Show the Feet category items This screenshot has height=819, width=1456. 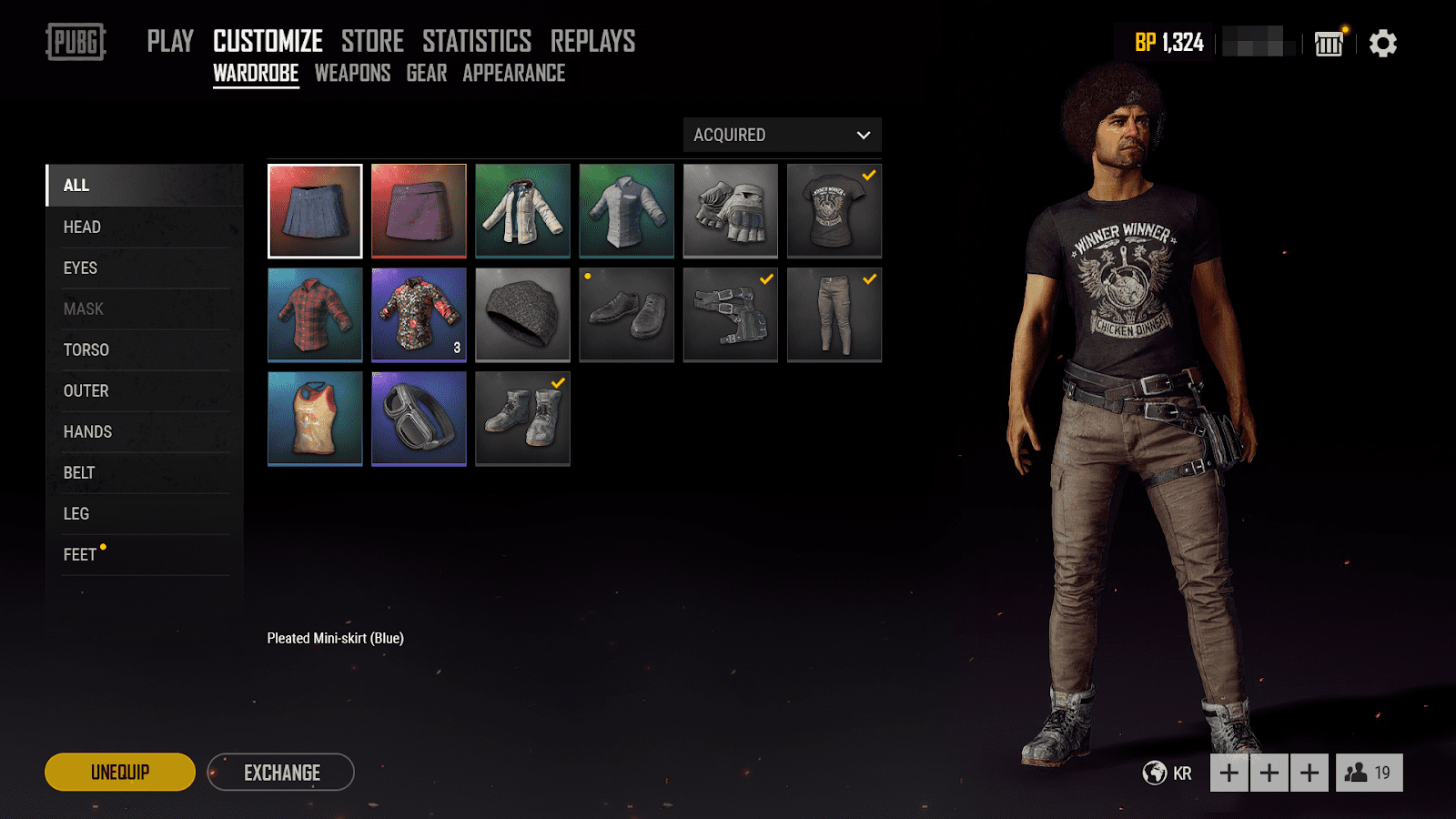pyautogui.click(x=80, y=555)
